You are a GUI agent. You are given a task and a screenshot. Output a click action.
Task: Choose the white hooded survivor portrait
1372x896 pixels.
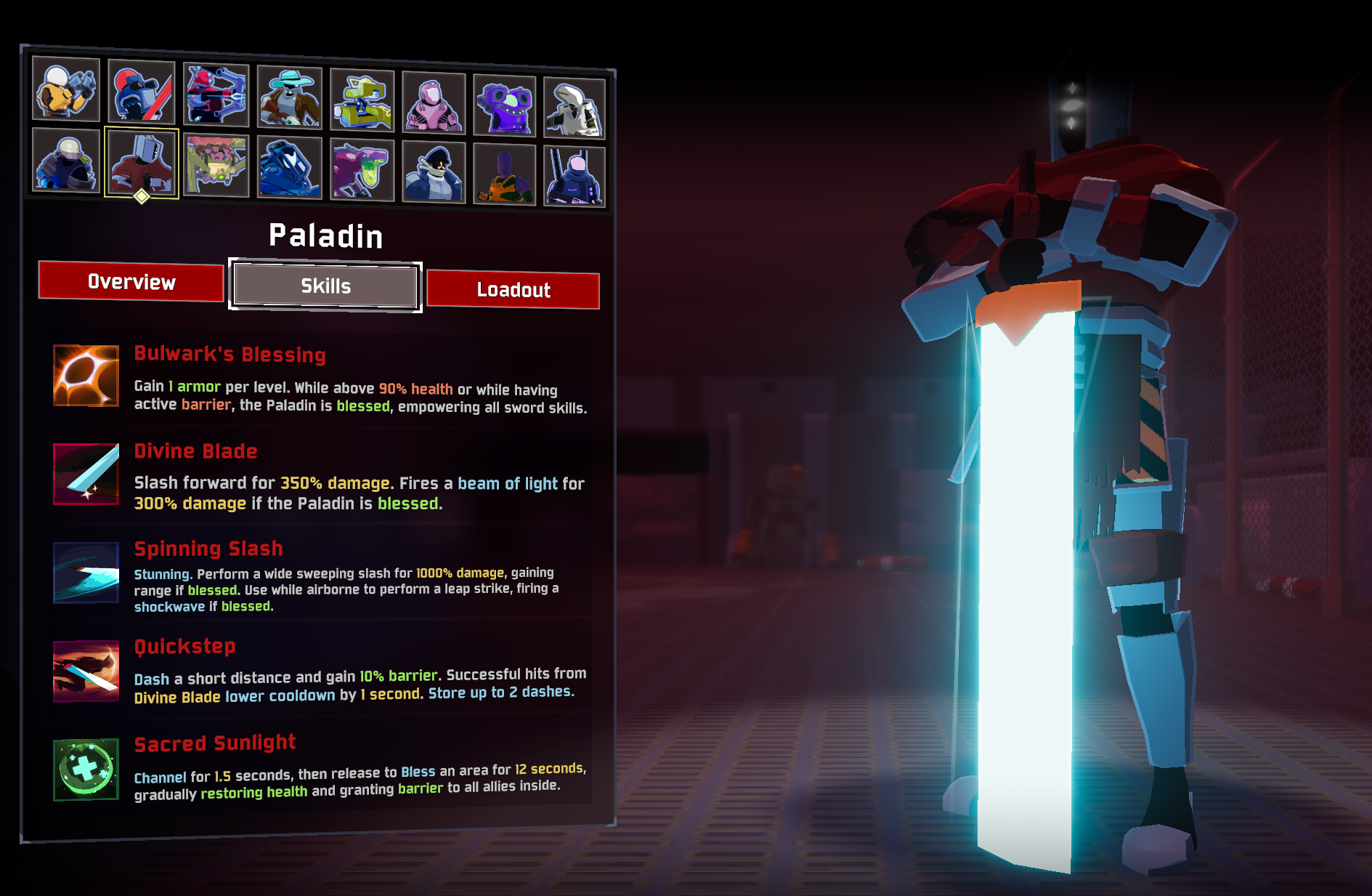tap(574, 109)
